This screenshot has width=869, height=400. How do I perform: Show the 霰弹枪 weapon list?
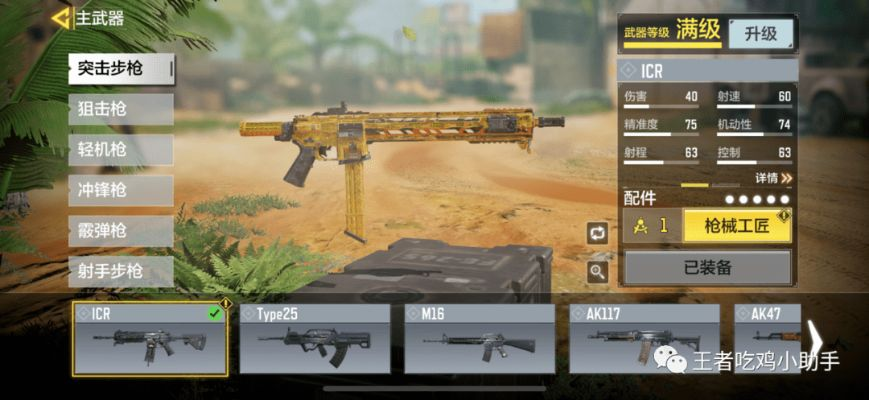[120, 231]
